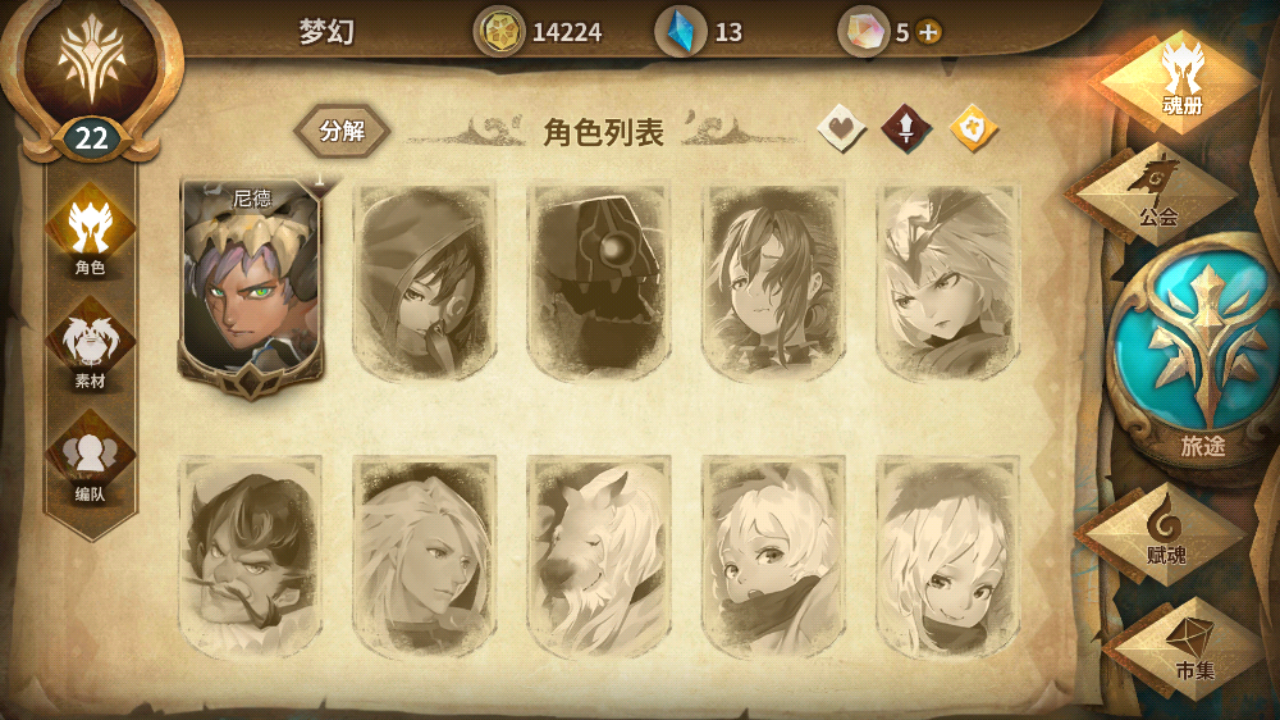This screenshot has height=720, width=1280.
Task: Toggle the black sword position filter
Action: pyautogui.click(x=906, y=130)
